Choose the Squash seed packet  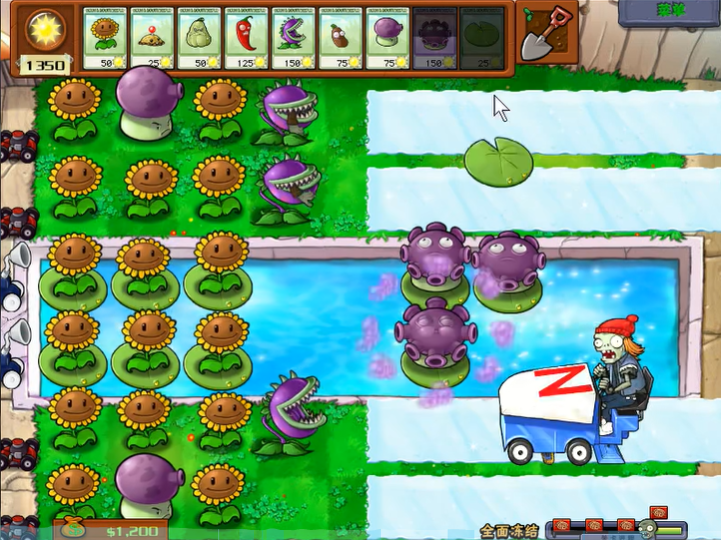click(198, 39)
